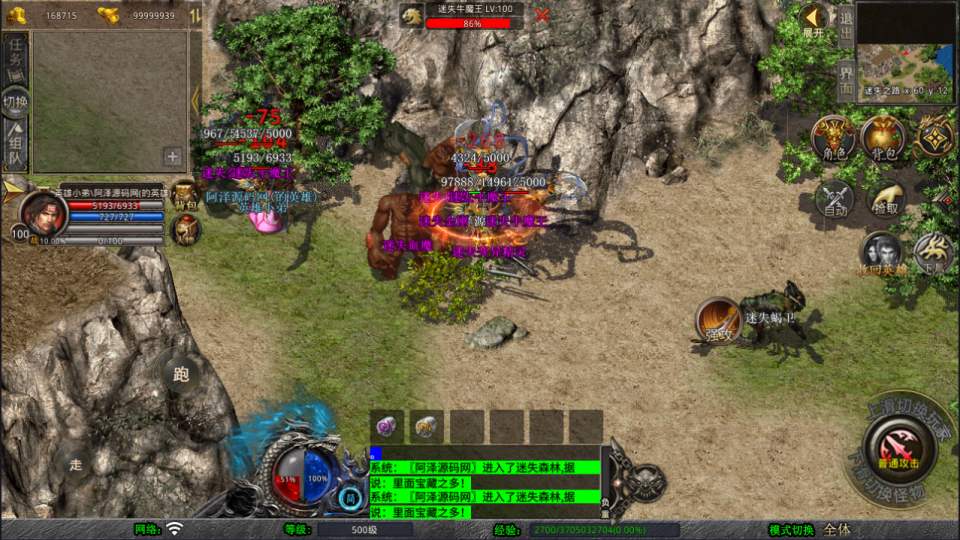
Task: Click the 召回英雄 recall hero button
Action: [x=881, y=255]
